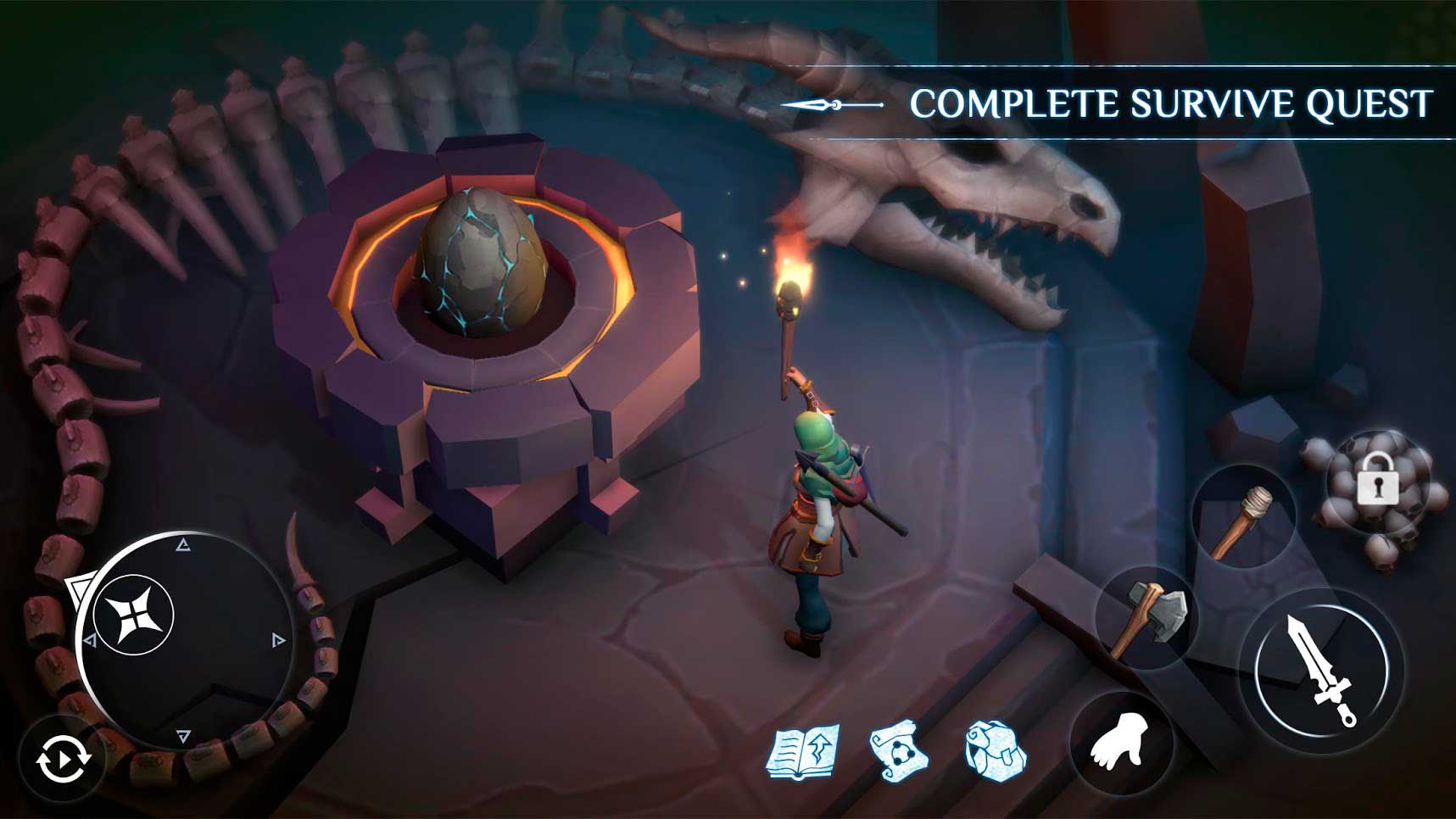Tap the sword attack button

[x=1320, y=671]
